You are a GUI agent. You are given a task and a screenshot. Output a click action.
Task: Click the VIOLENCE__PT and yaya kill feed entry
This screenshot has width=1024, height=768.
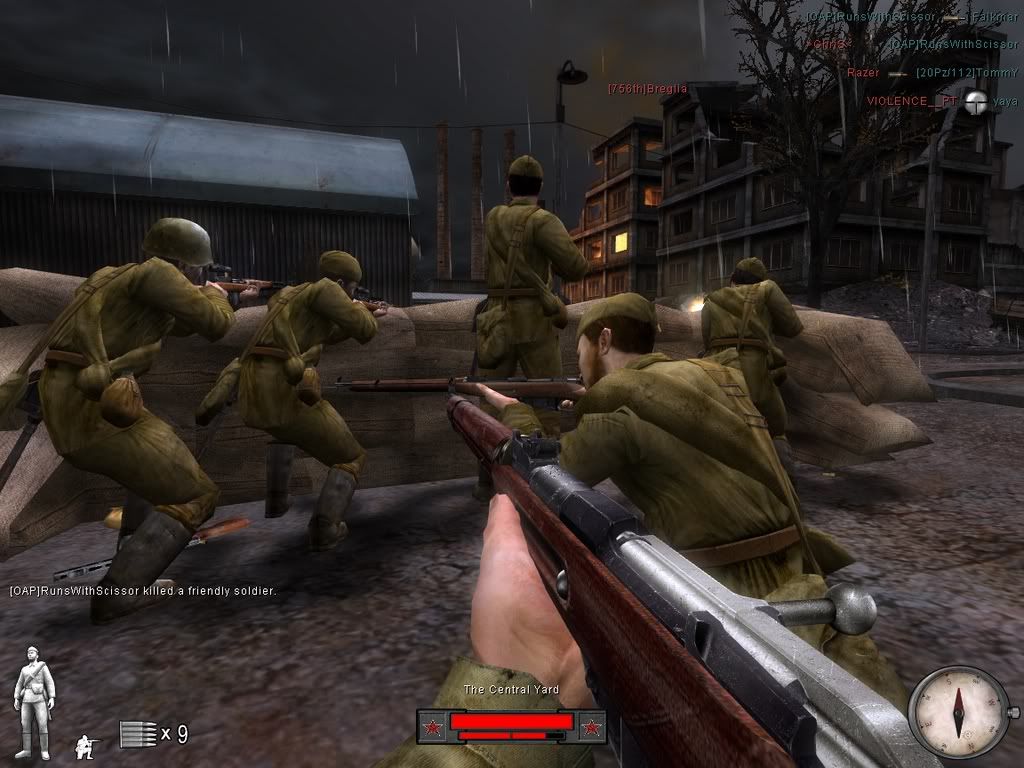[x=941, y=101]
